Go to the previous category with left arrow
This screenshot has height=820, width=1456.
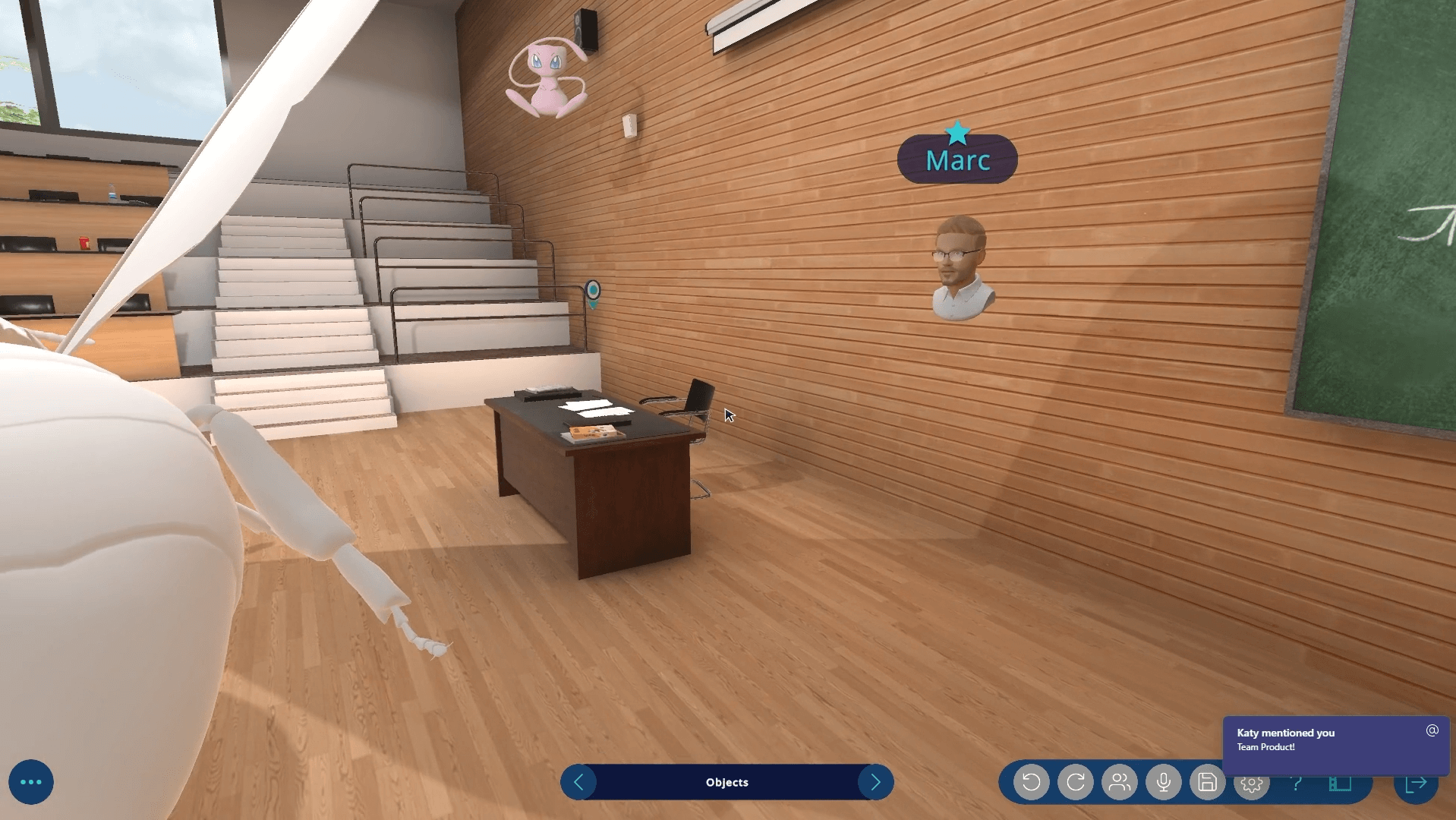click(578, 782)
